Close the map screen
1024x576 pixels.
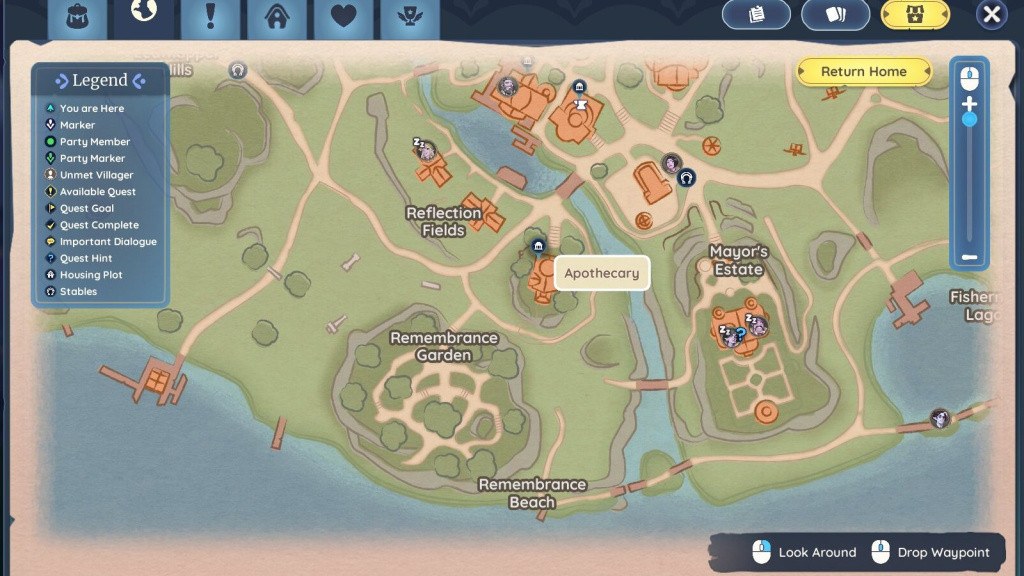(x=991, y=15)
